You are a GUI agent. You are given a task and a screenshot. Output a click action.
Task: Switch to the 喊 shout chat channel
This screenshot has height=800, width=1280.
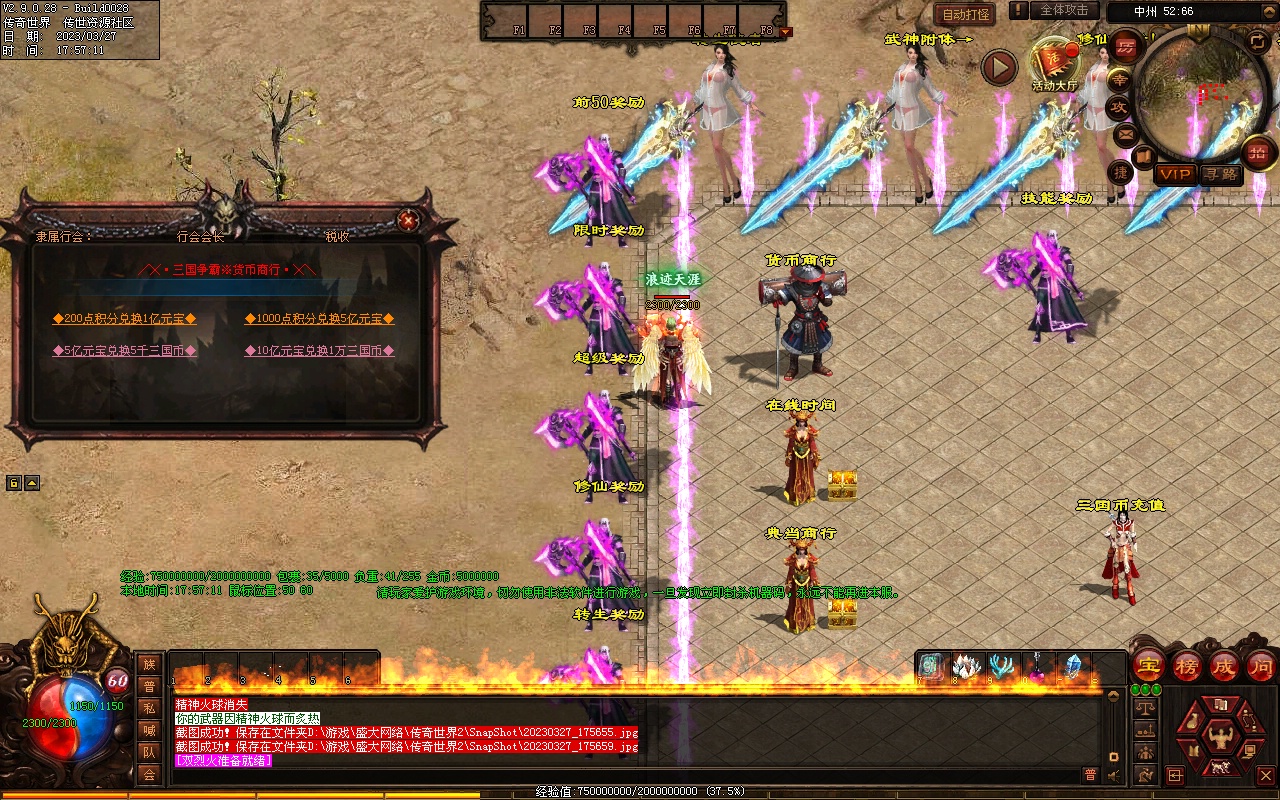pos(149,730)
